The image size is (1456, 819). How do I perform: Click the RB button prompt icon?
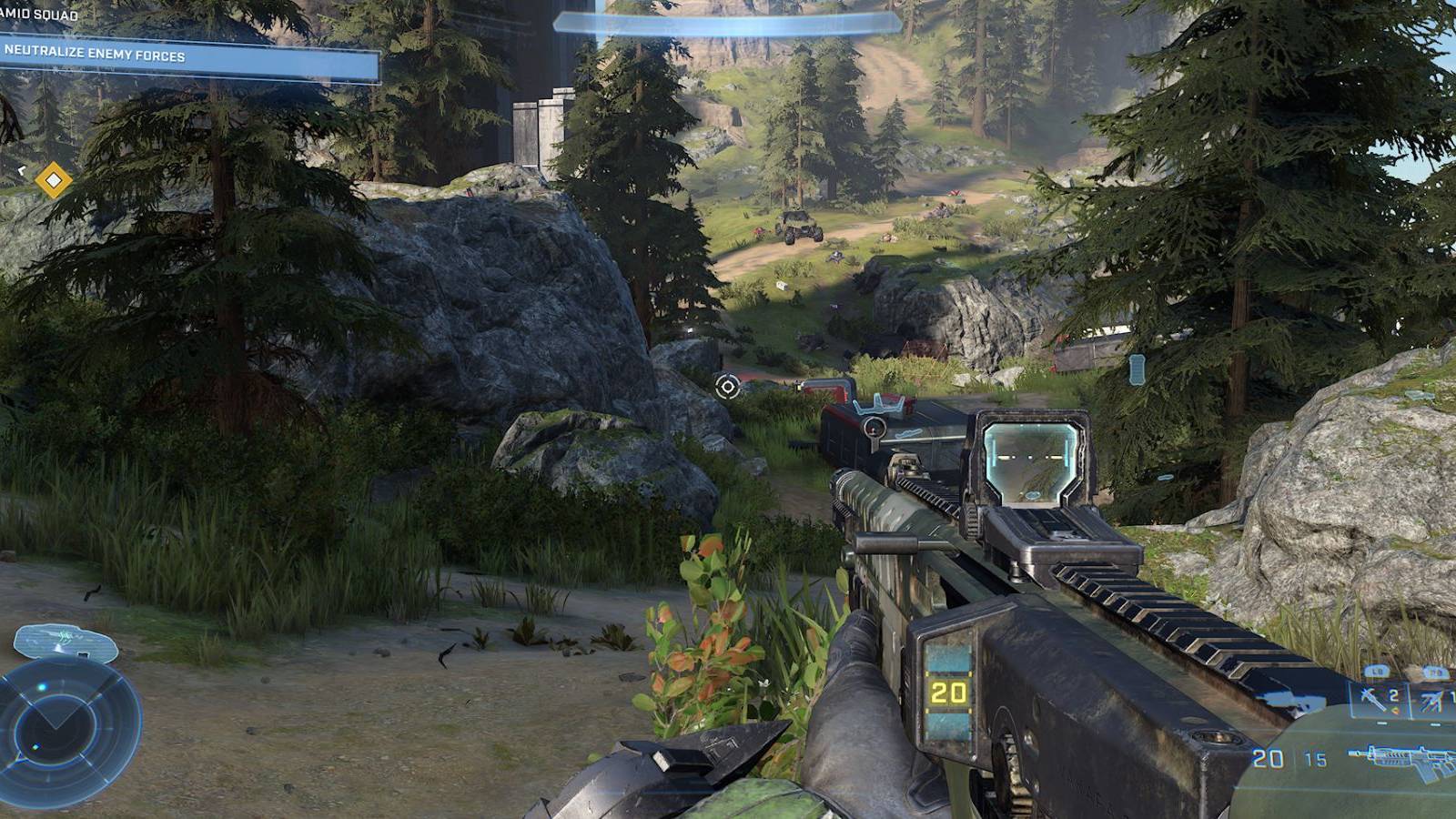pos(1435,672)
